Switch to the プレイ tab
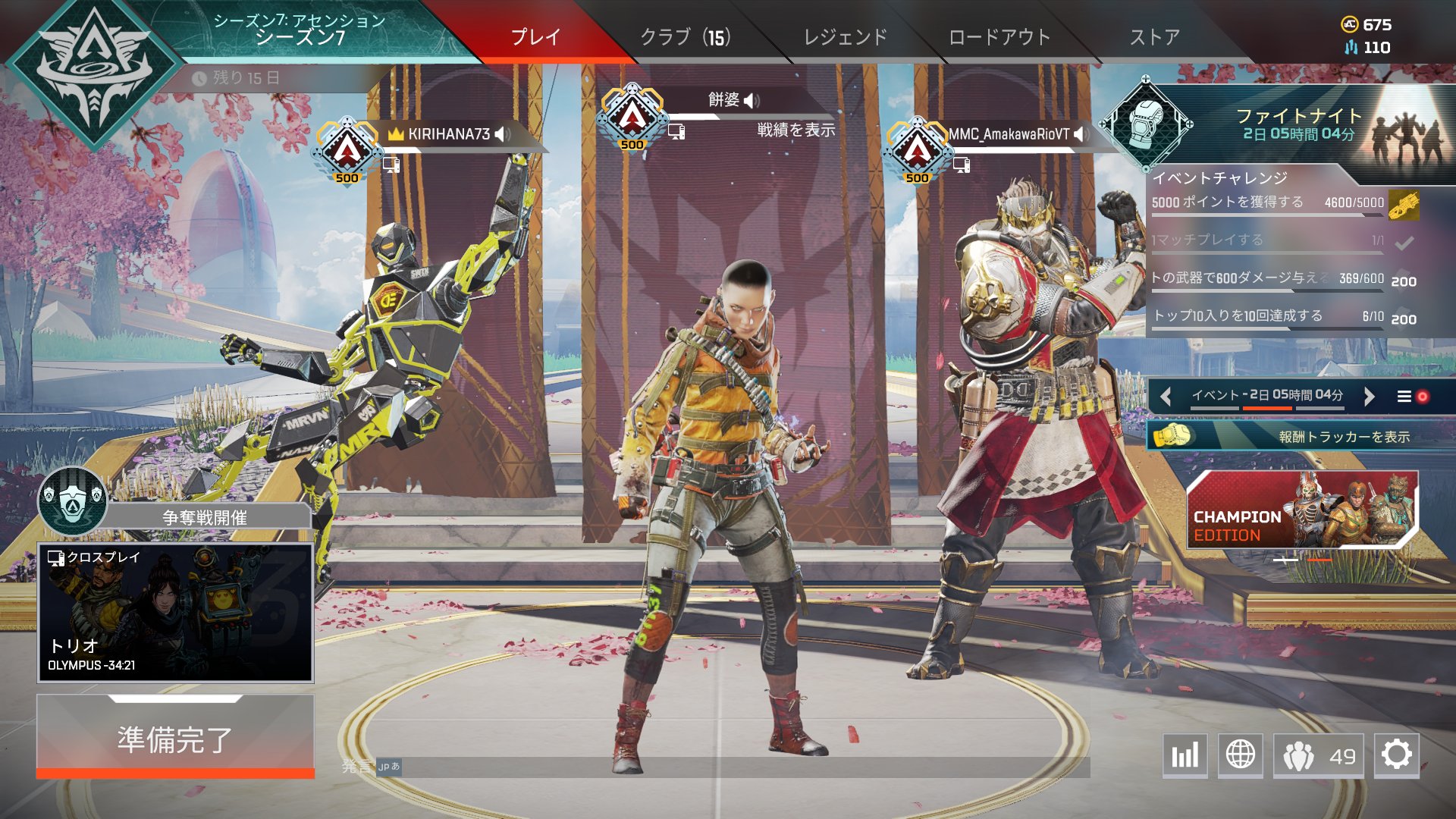1456x819 pixels. point(535,36)
